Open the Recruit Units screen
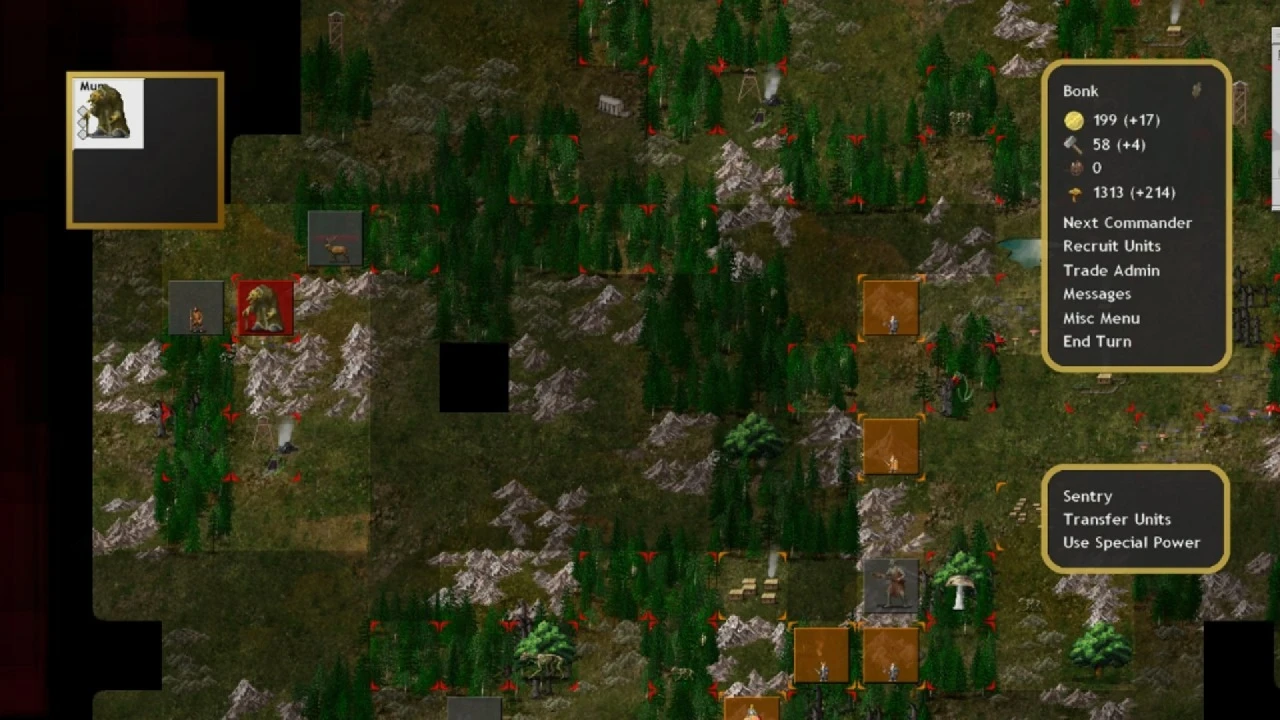Image resolution: width=1280 pixels, height=720 pixels. [x=1111, y=245]
